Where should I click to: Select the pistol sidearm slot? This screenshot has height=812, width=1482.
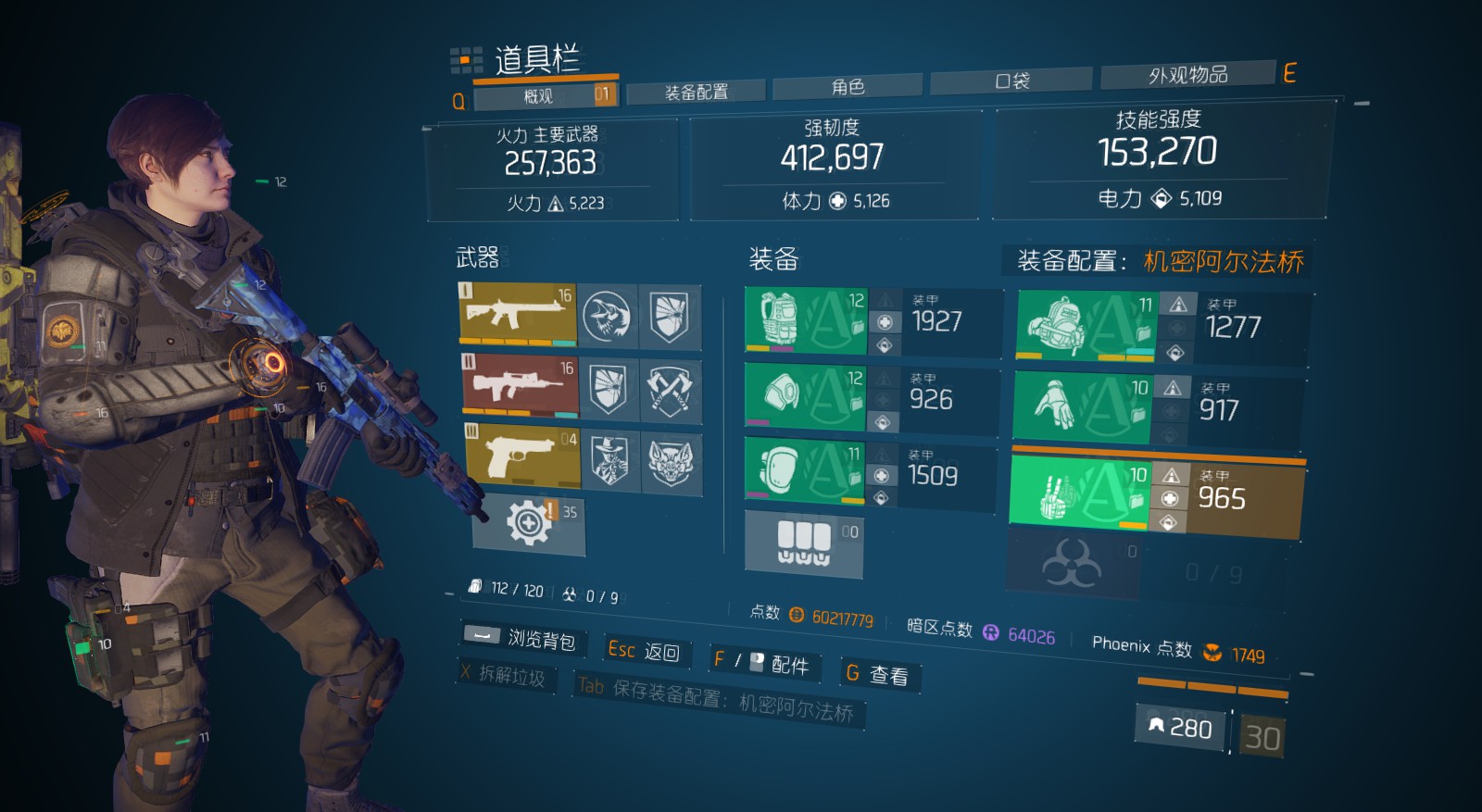(517, 458)
